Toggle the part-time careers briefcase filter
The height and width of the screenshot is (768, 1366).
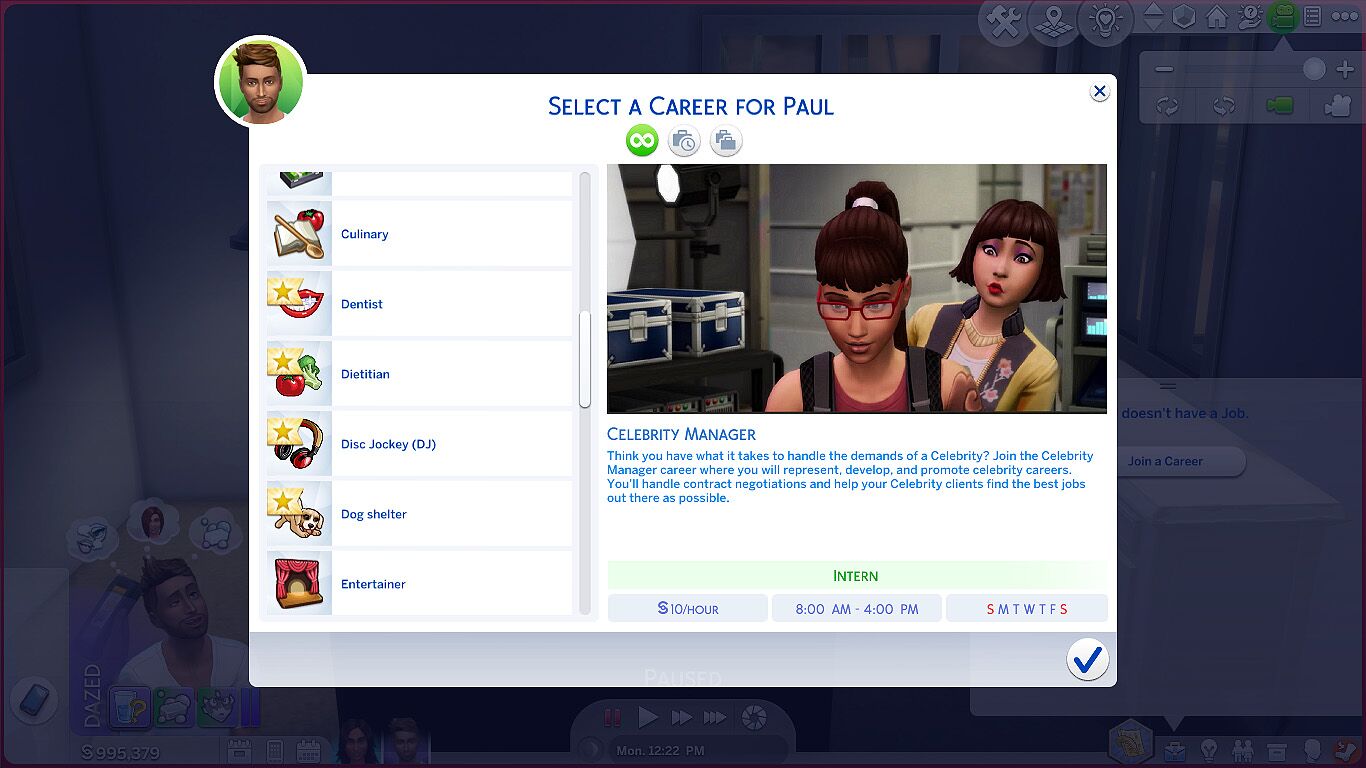click(x=684, y=140)
